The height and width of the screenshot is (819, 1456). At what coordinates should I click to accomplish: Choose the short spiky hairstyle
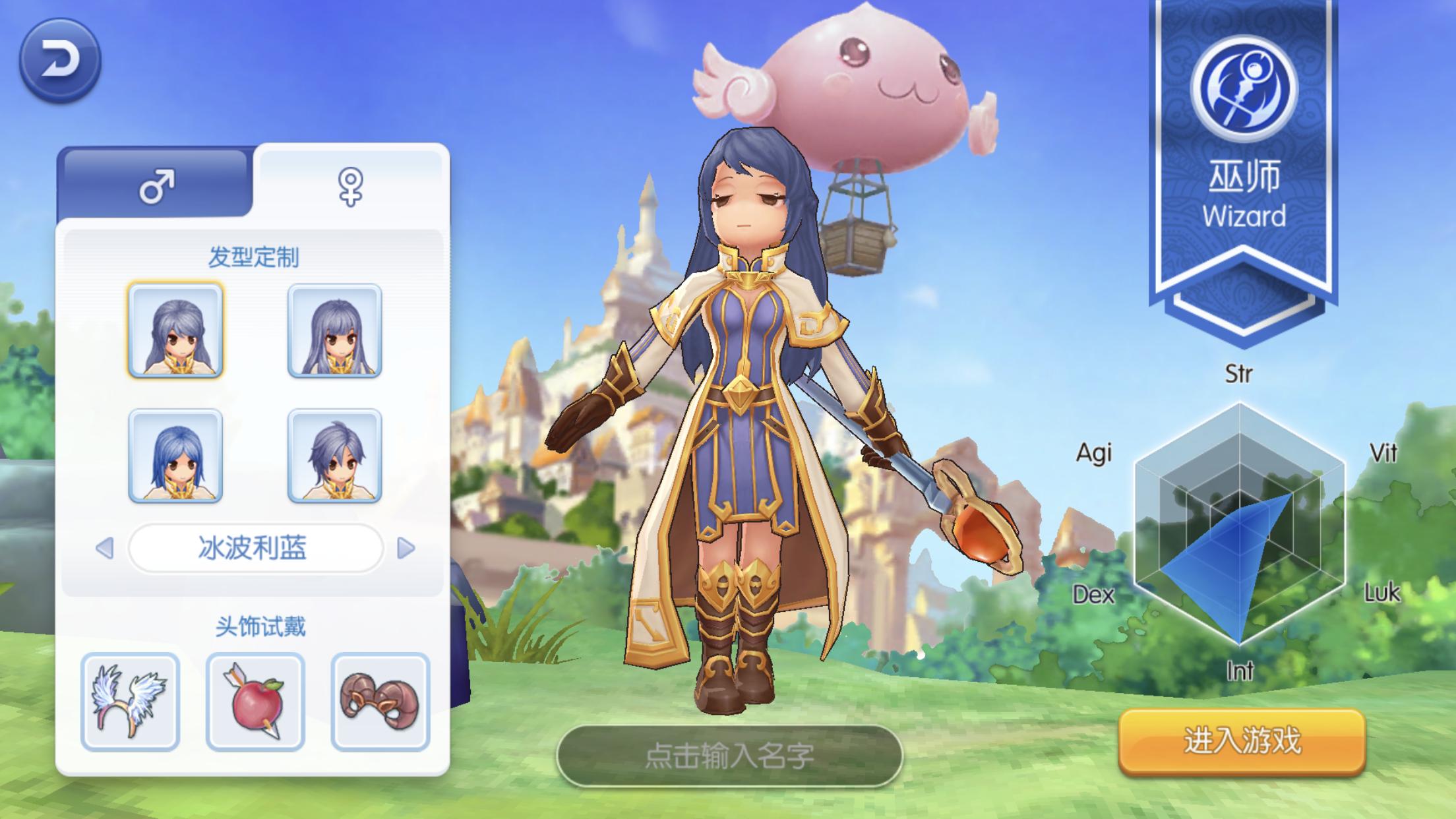tap(334, 456)
